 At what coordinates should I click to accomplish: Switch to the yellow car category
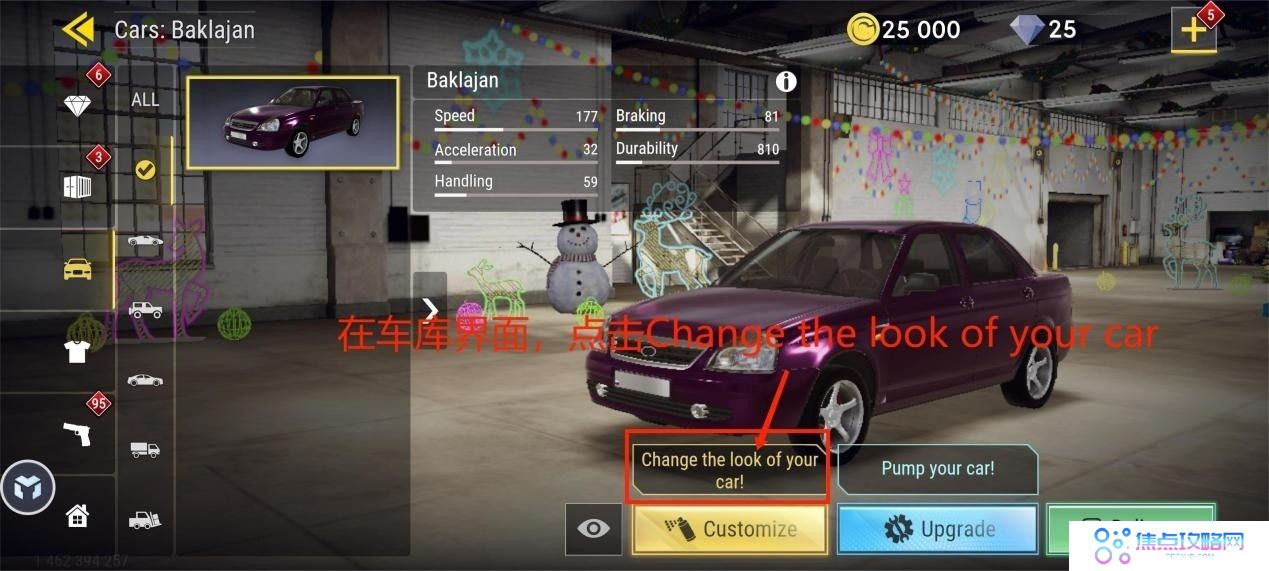[77, 269]
